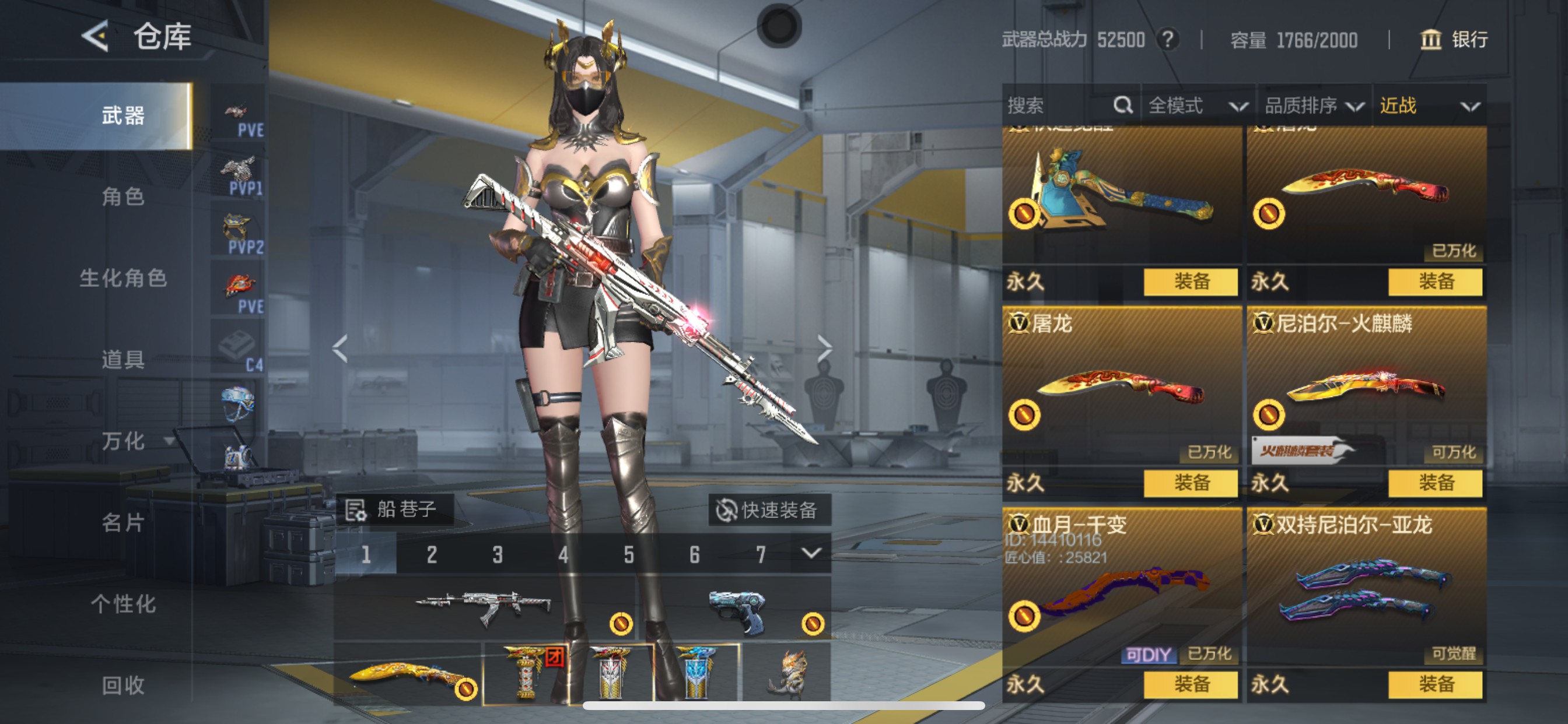Open the 名片 name card section
The width and height of the screenshot is (1568, 724).
123,522
